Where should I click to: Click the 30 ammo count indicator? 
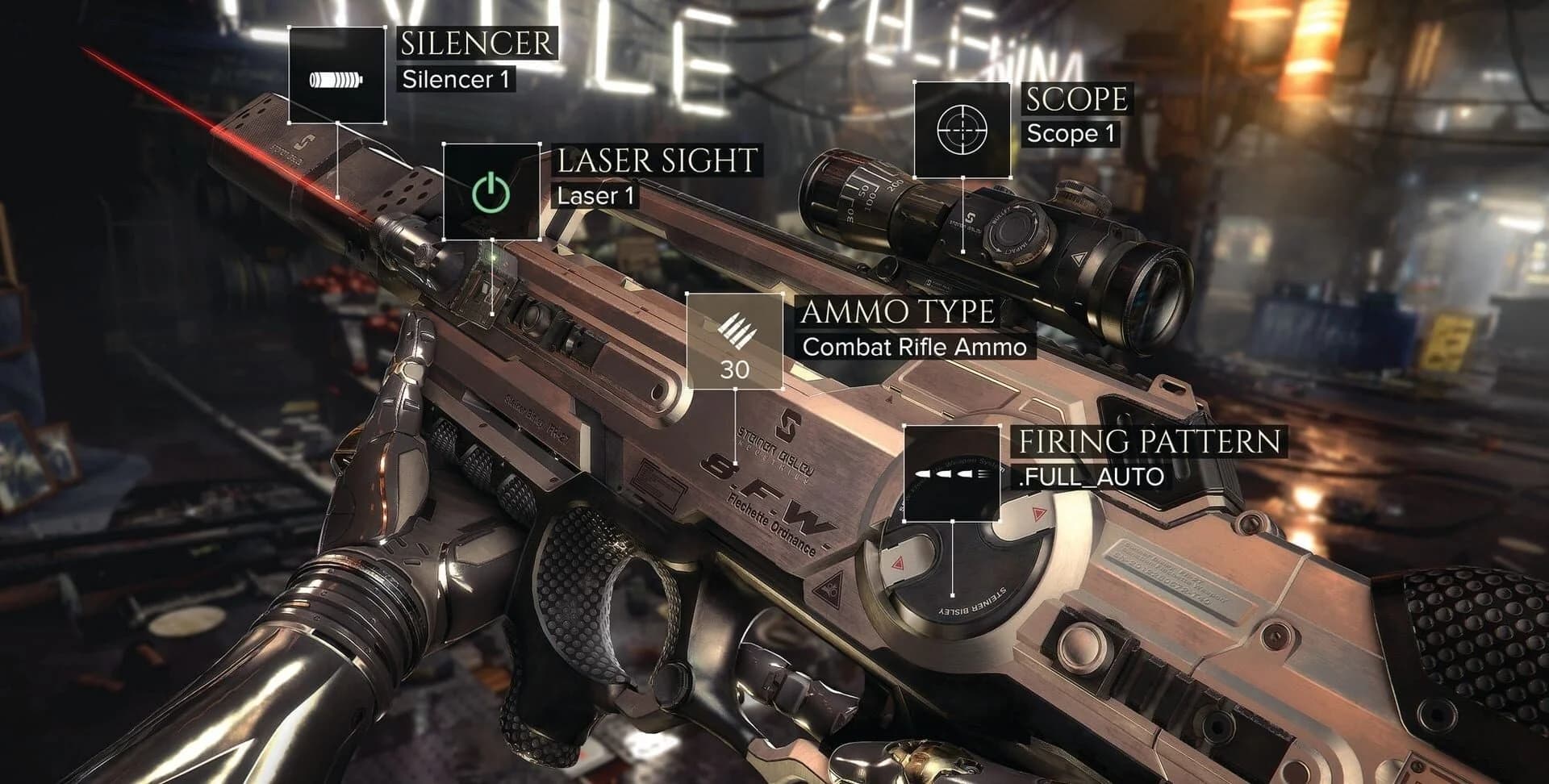tap(736, 370)
